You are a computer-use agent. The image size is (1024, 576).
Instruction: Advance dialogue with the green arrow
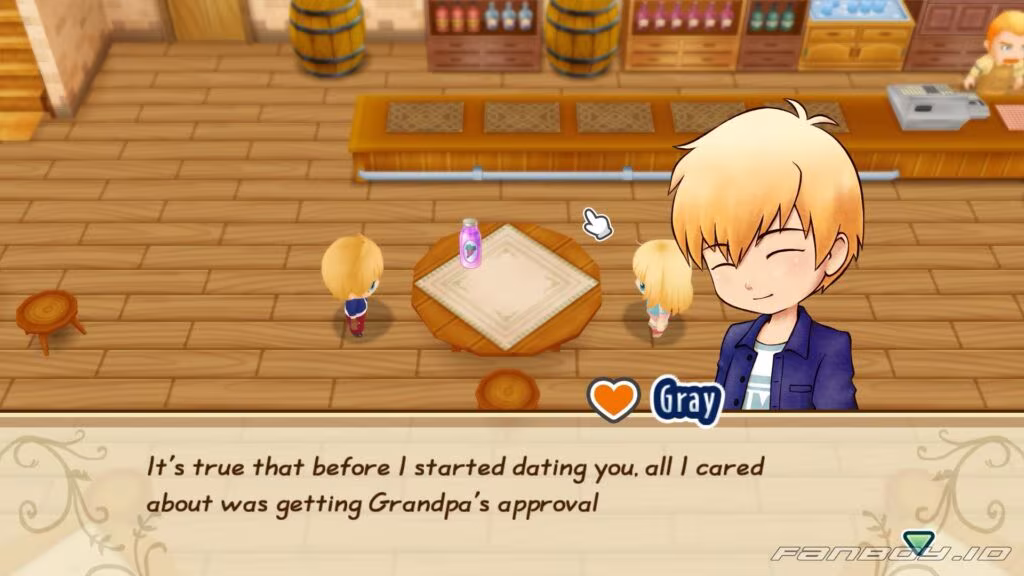[x=915, y=543]
